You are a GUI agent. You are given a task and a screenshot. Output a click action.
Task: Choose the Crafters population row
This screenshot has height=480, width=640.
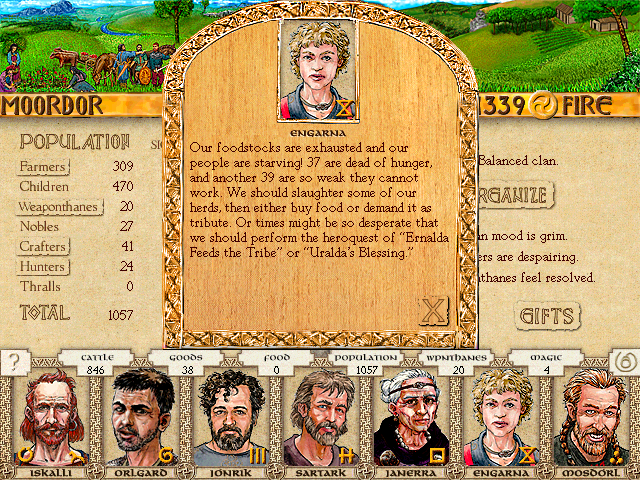[44, 246]
